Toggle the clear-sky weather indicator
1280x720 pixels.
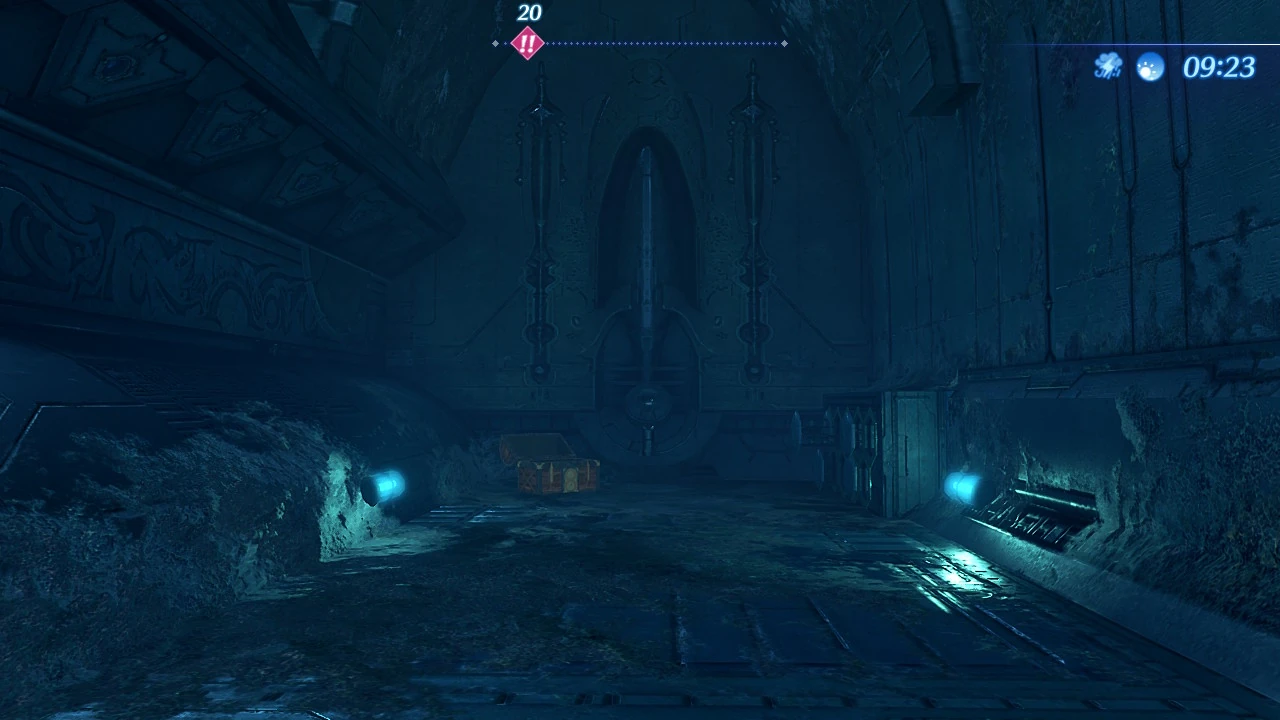tap(1149, 65)
